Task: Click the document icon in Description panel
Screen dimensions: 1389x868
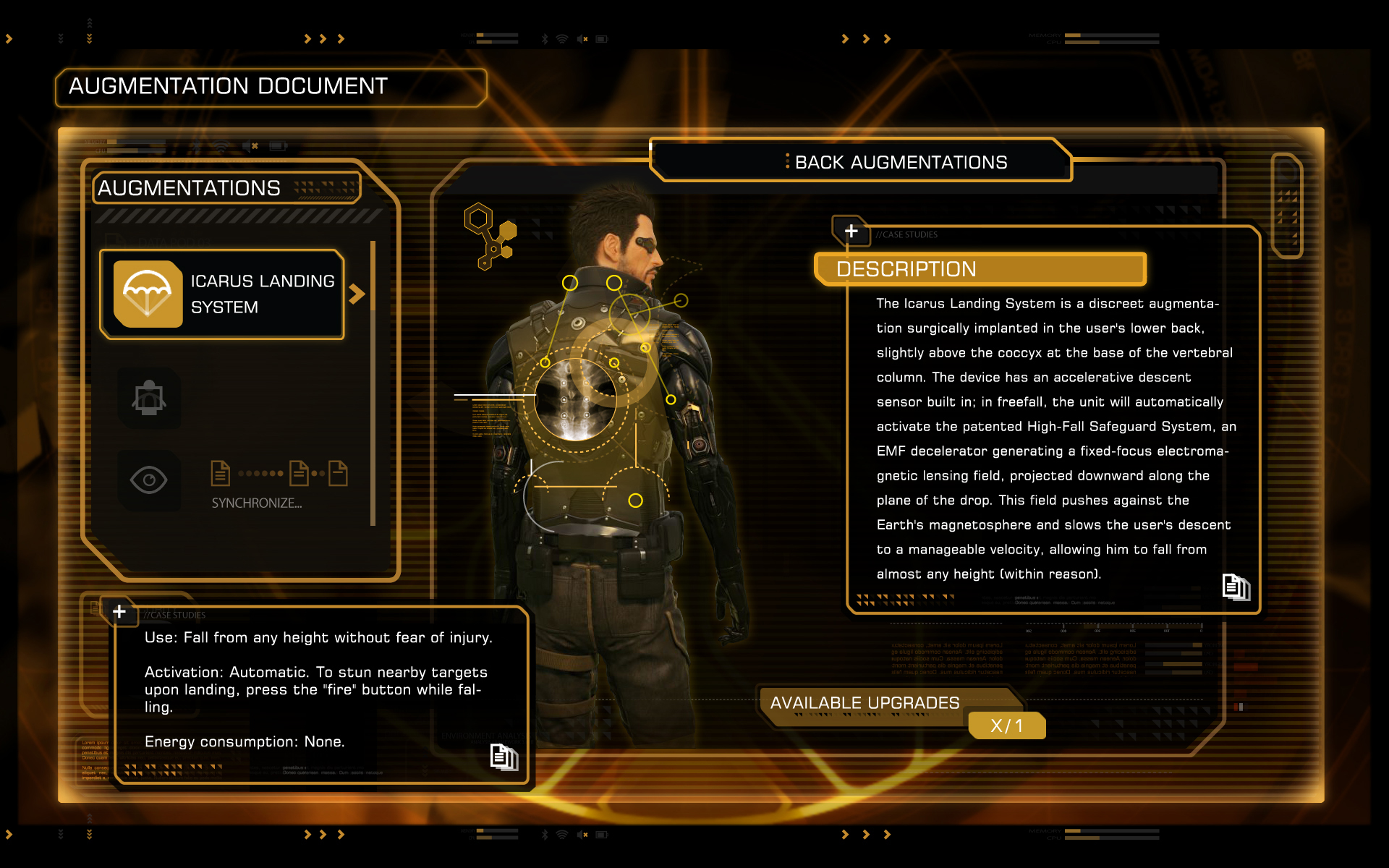Action: [1236, 587]
